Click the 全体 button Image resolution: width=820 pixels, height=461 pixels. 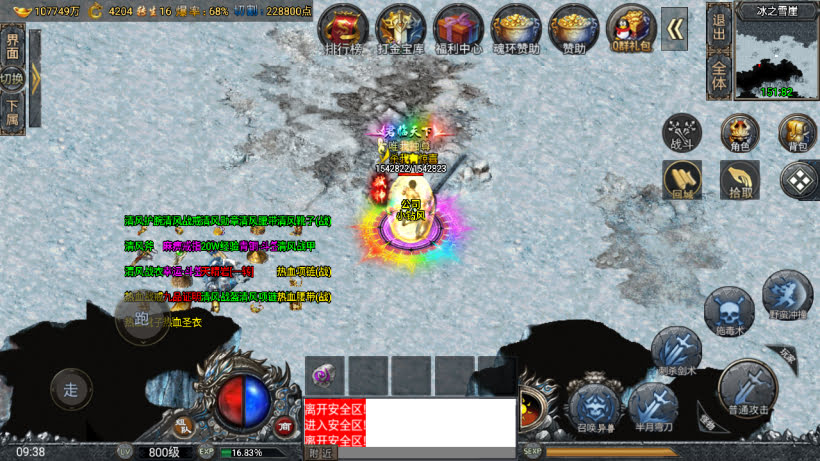(x=718, y=77)
